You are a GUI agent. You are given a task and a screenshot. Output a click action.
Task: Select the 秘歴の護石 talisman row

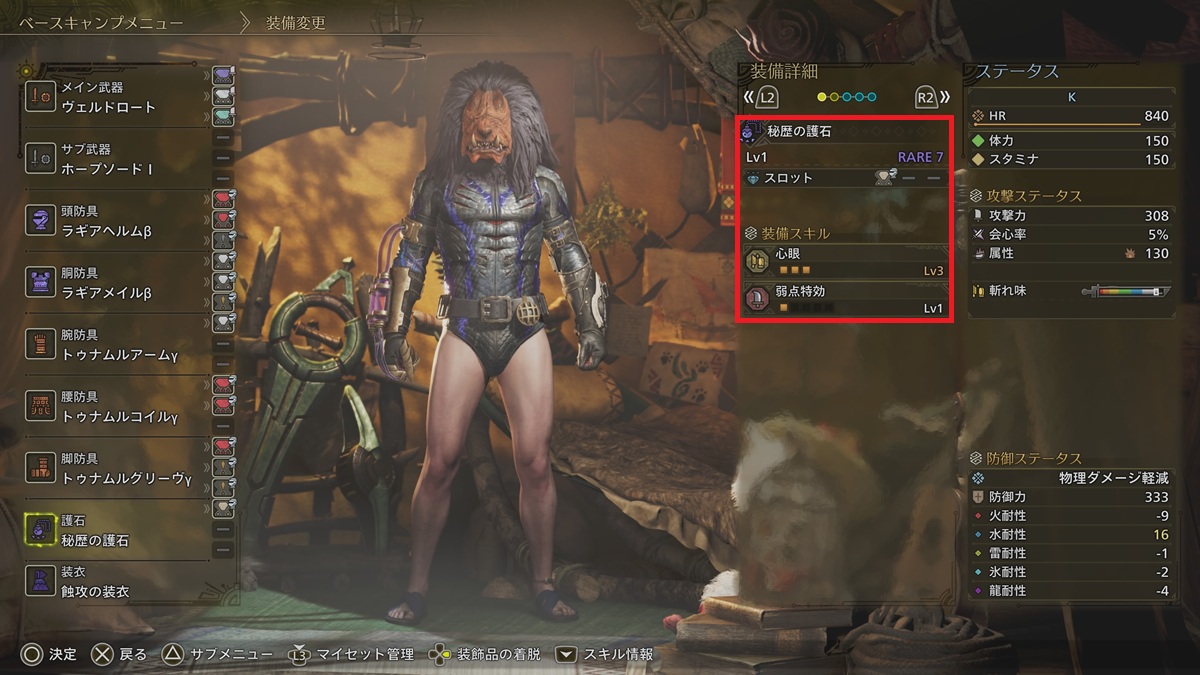tap(120, 531)
